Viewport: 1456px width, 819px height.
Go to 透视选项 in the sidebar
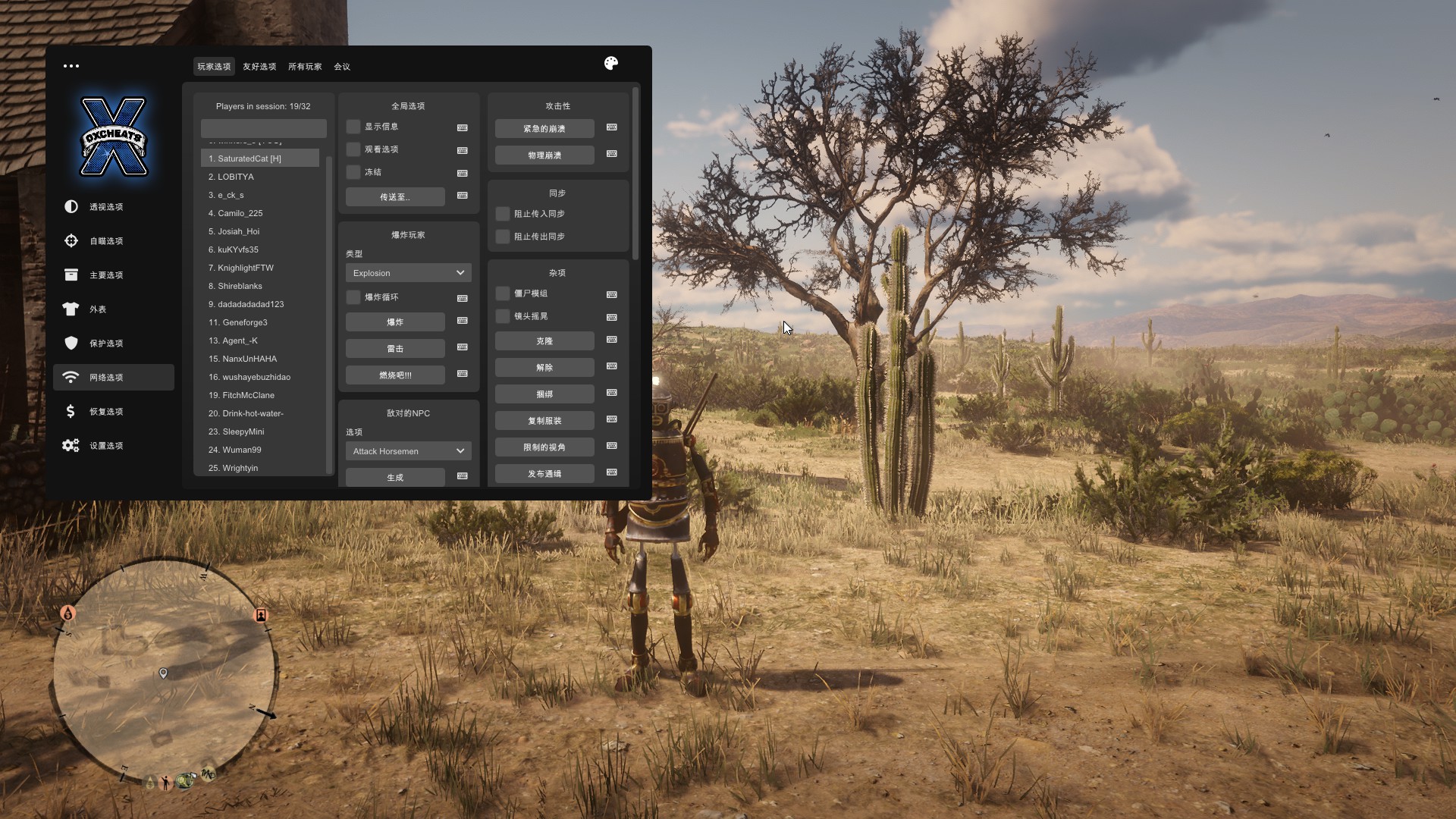(x=106, y=207)
